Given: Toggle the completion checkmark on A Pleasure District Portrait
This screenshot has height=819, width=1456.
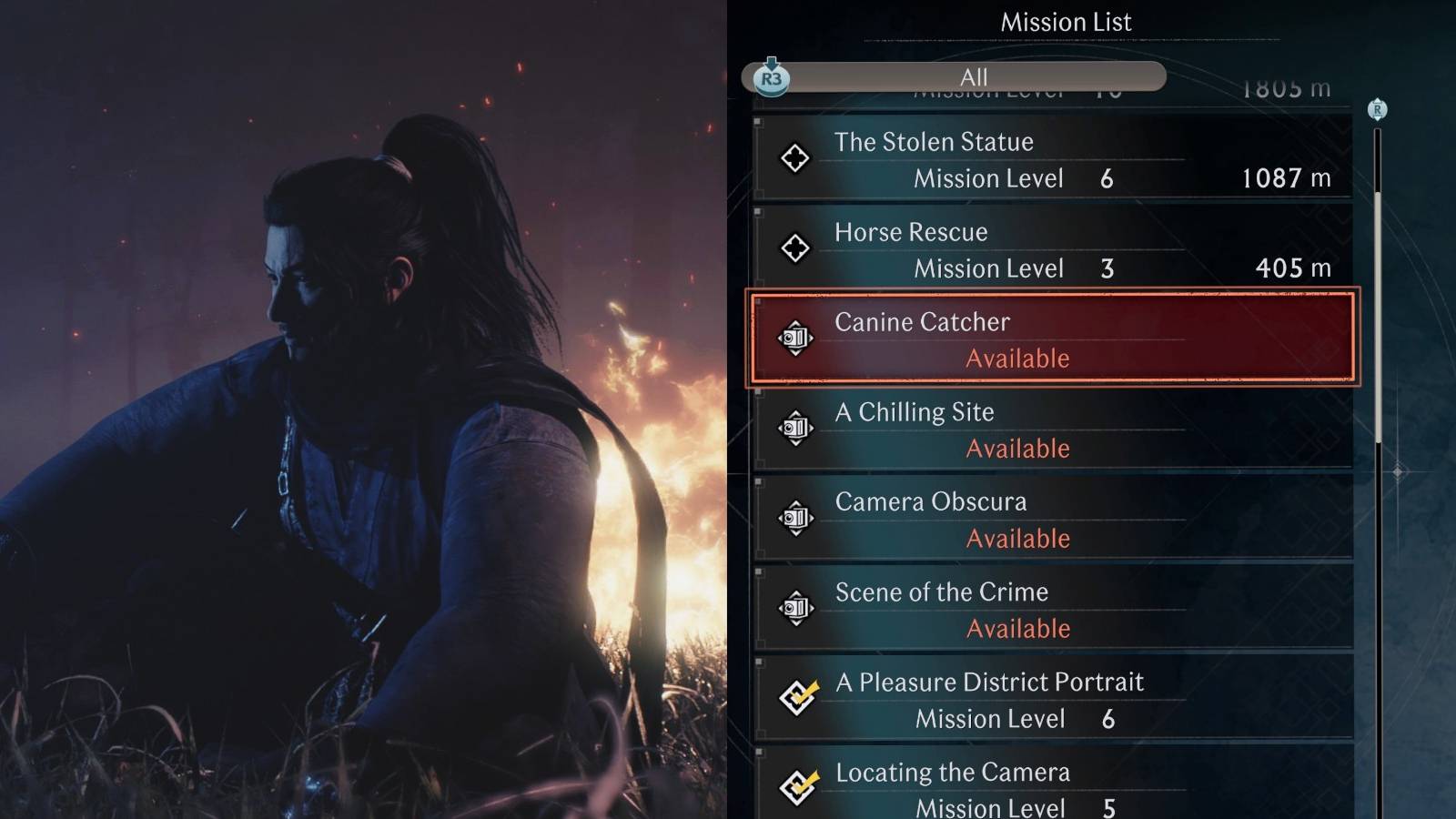Looking at the screenshot, I should [797, 699].
